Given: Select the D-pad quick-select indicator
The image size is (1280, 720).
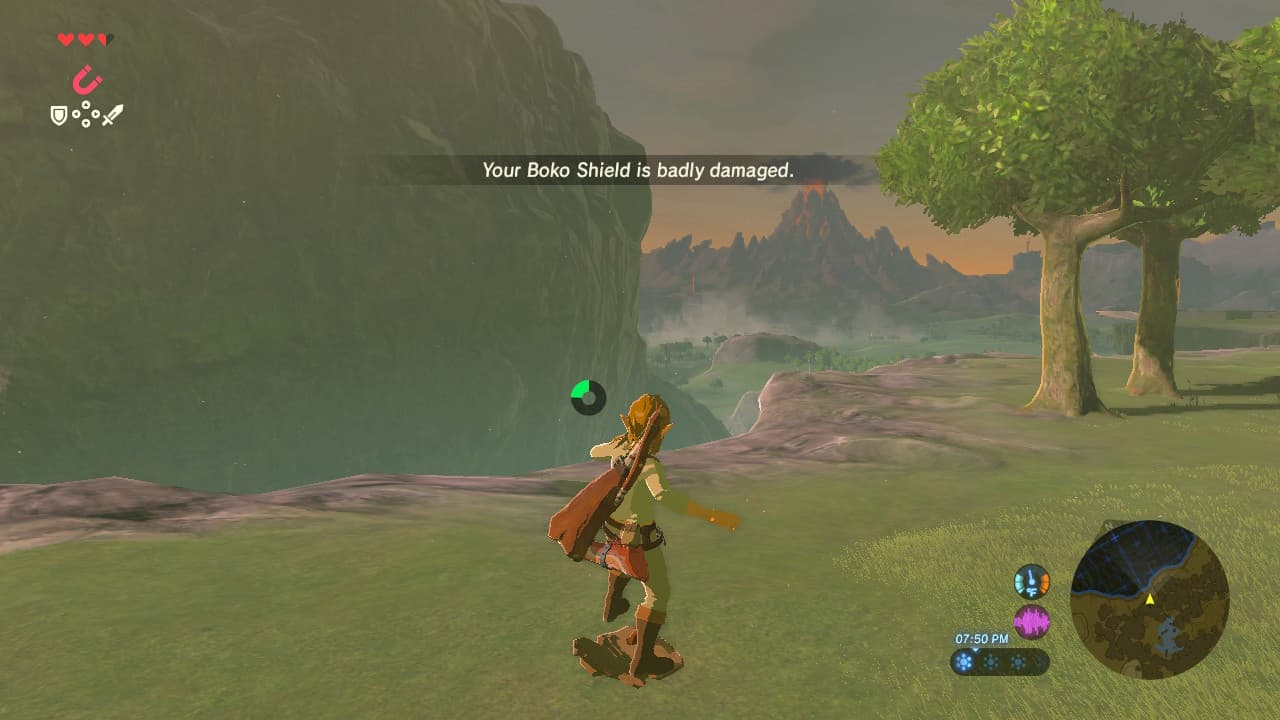Looking at the screenshot, I should pos(85,114).
